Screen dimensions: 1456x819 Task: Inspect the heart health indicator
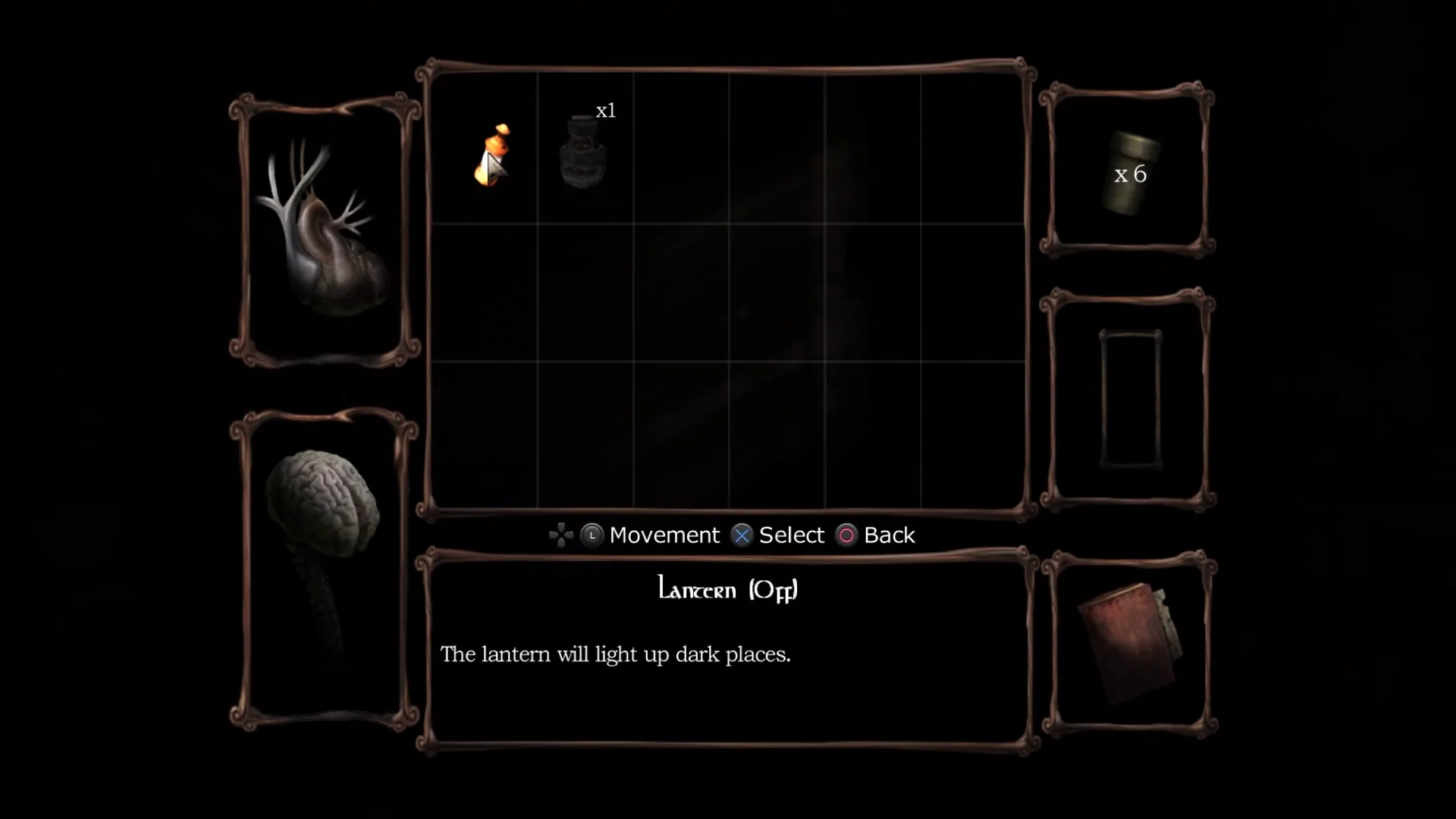click(325, 231)
